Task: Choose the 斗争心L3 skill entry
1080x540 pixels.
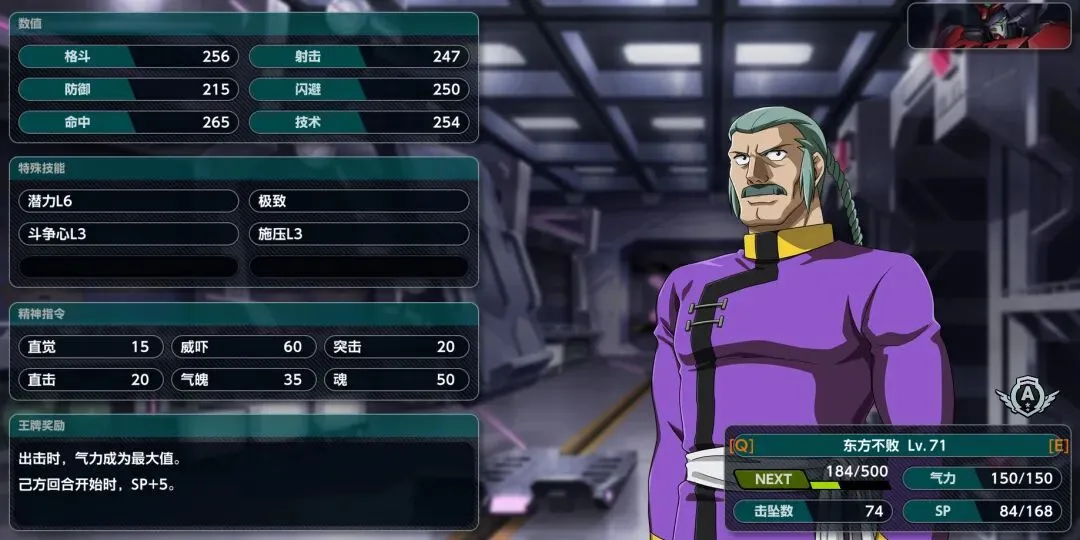Action: point(128,234)
